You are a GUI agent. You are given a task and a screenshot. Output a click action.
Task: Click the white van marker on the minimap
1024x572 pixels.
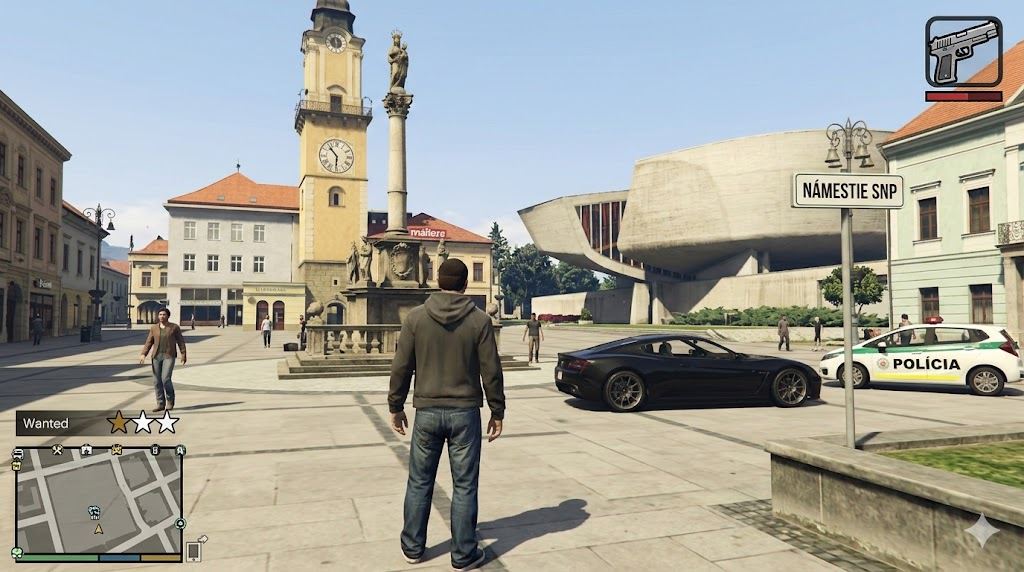[18, 455]
